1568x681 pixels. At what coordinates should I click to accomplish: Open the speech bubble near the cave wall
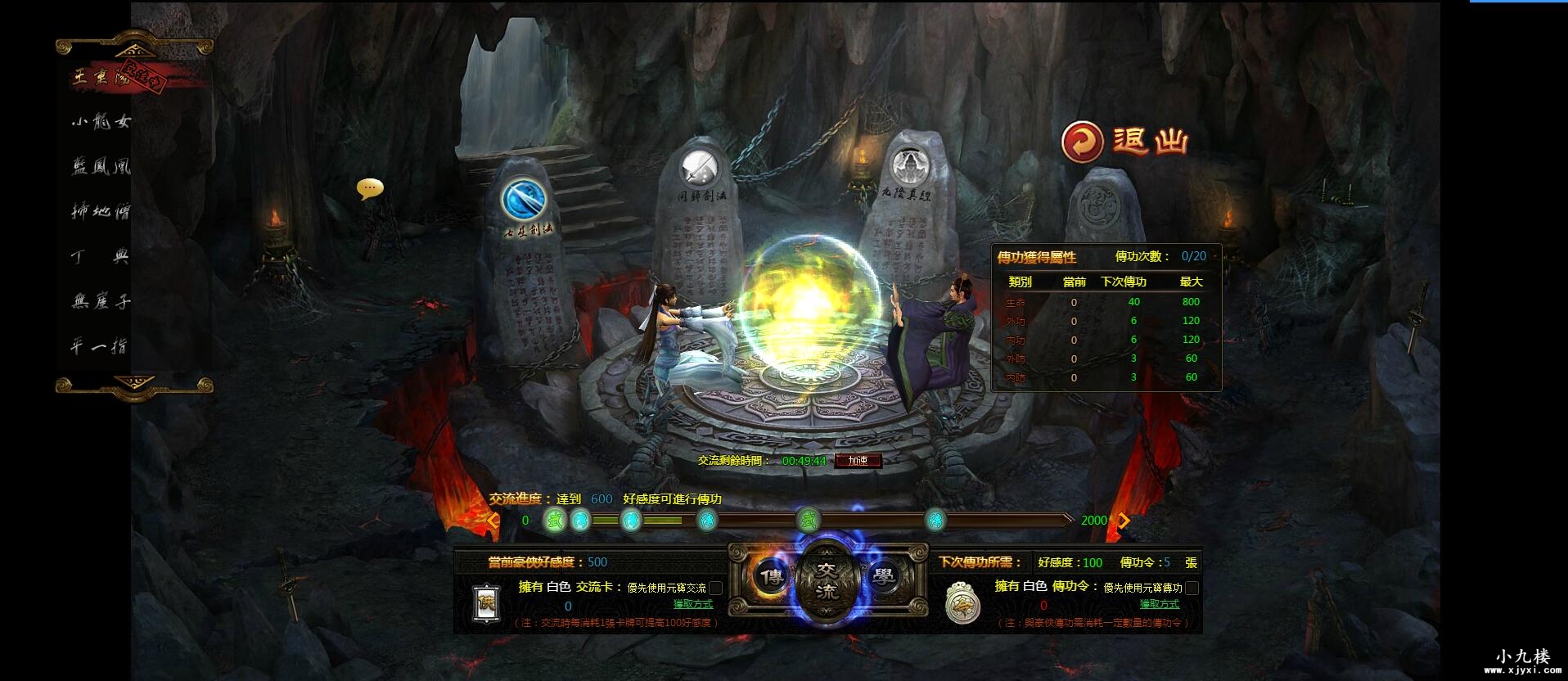tap(370, 188)
